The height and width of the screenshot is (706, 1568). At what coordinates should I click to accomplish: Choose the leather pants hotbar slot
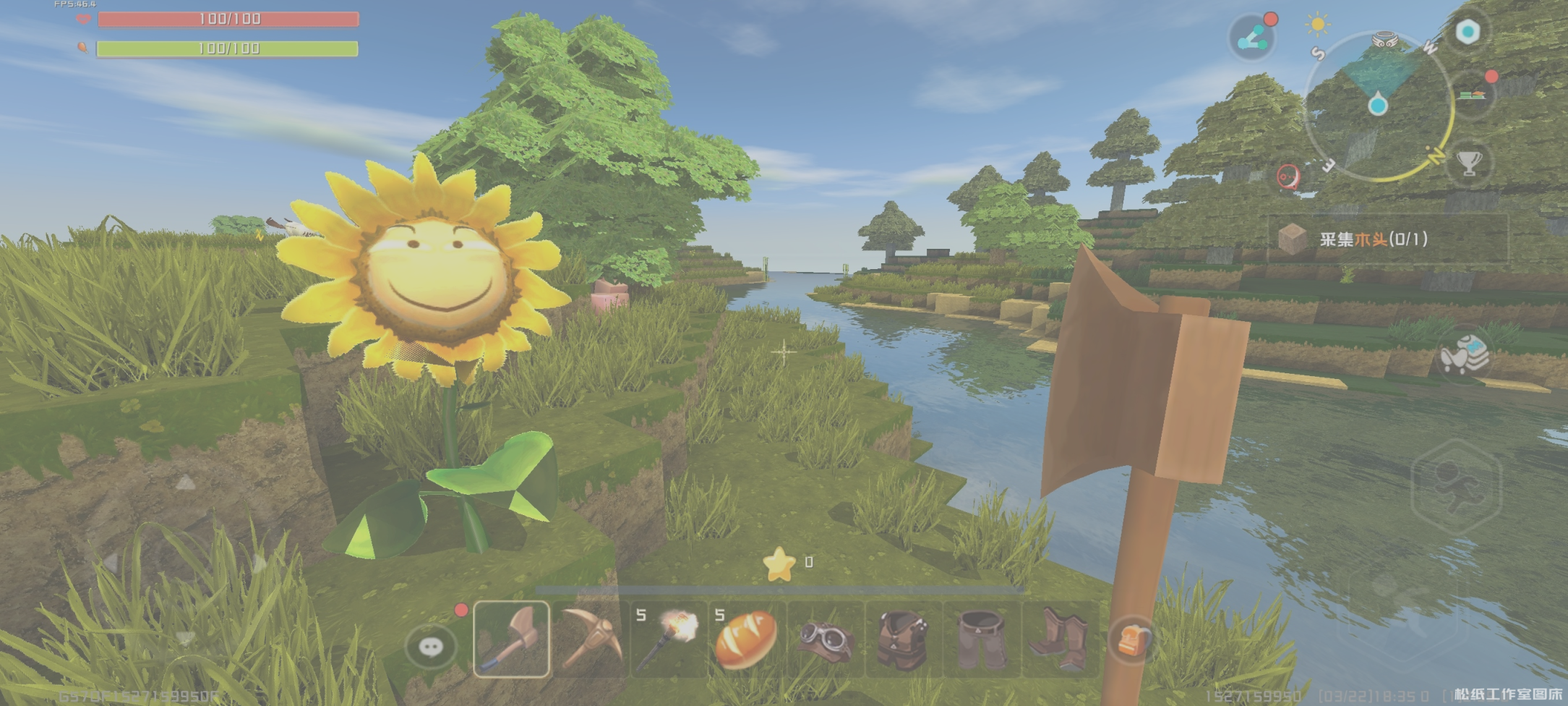[x=981, y=639]
